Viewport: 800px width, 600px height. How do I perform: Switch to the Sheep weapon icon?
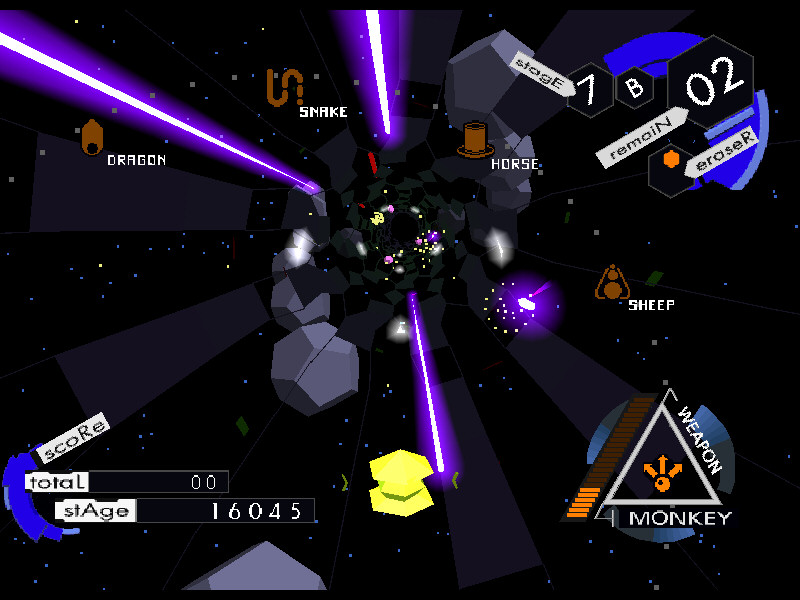611,284
